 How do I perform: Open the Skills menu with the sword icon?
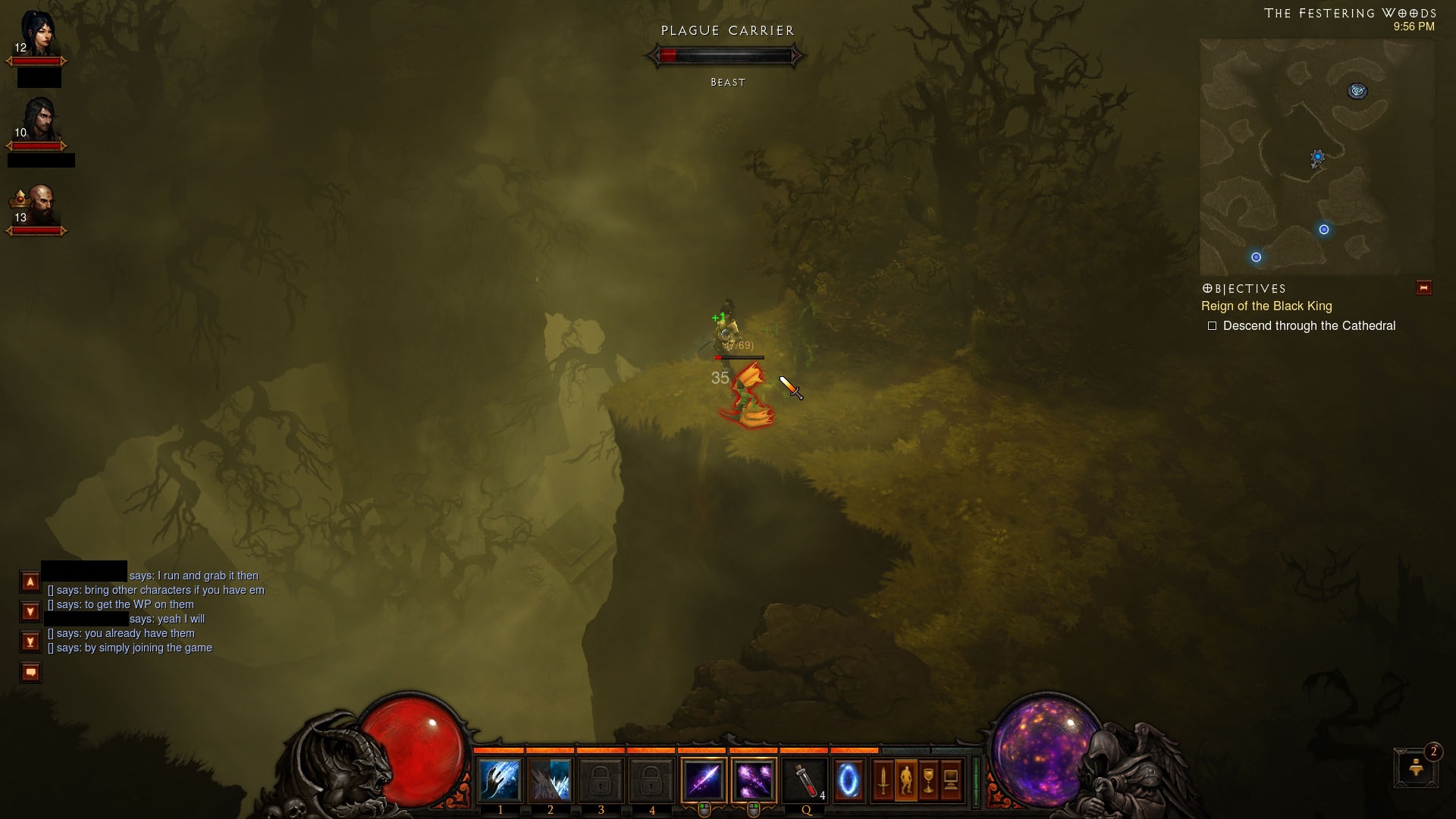pyautogui.click(x=883, y=780)
